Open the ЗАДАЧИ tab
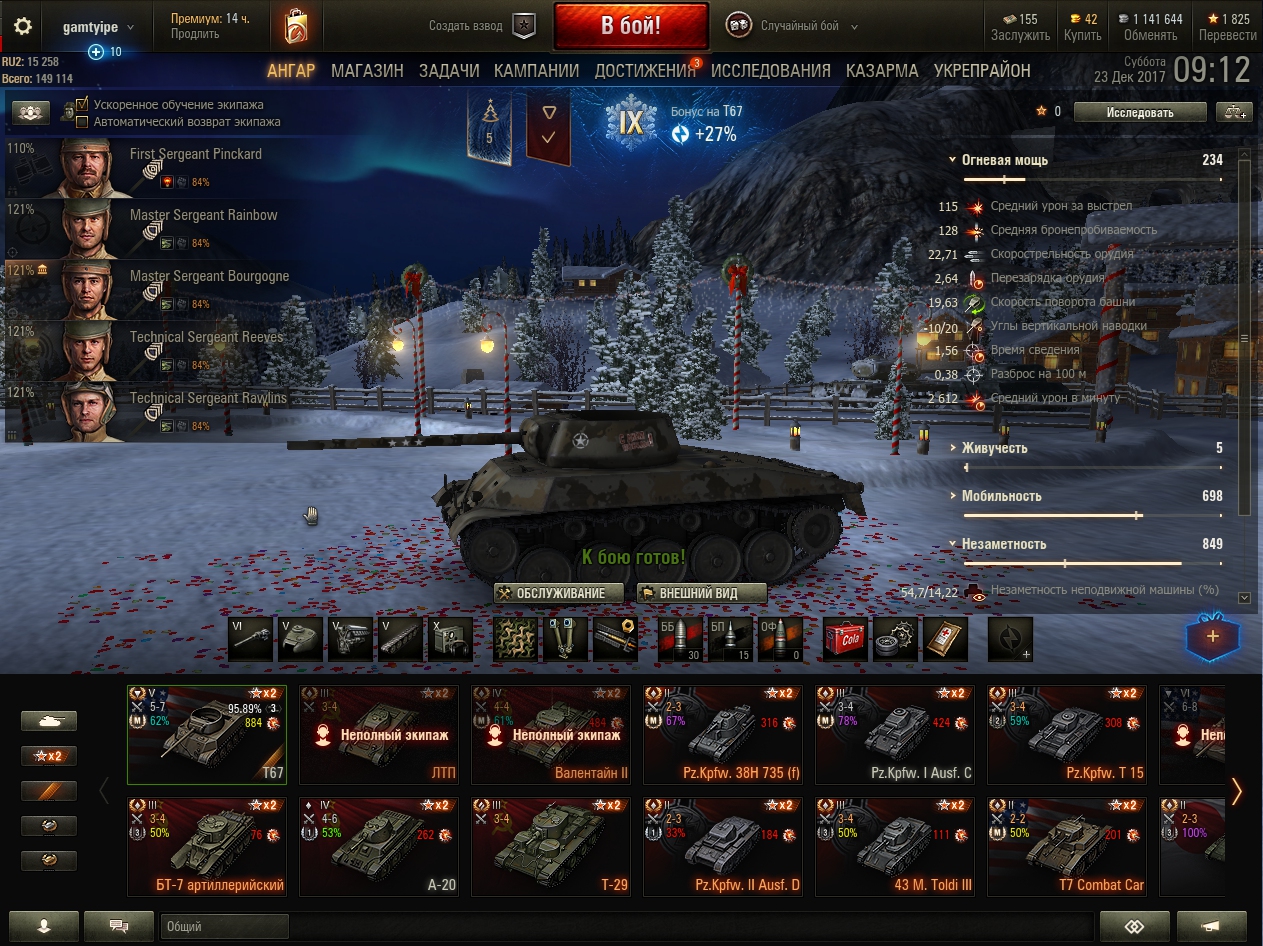 tap(449, 71)
